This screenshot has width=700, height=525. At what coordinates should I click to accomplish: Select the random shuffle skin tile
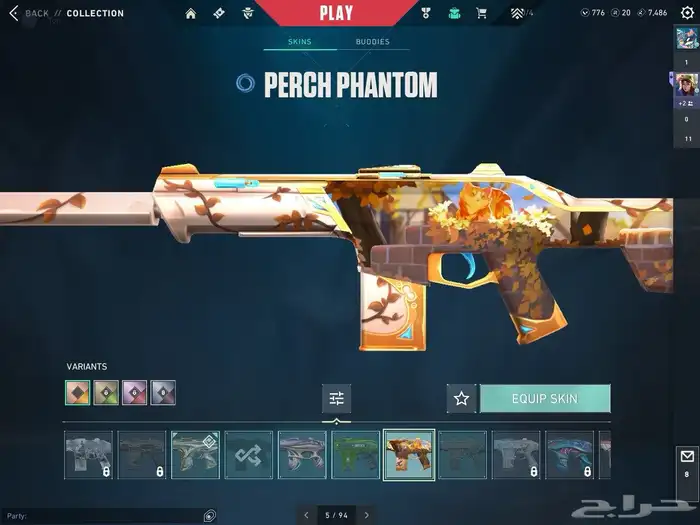[x=249, y=455]
